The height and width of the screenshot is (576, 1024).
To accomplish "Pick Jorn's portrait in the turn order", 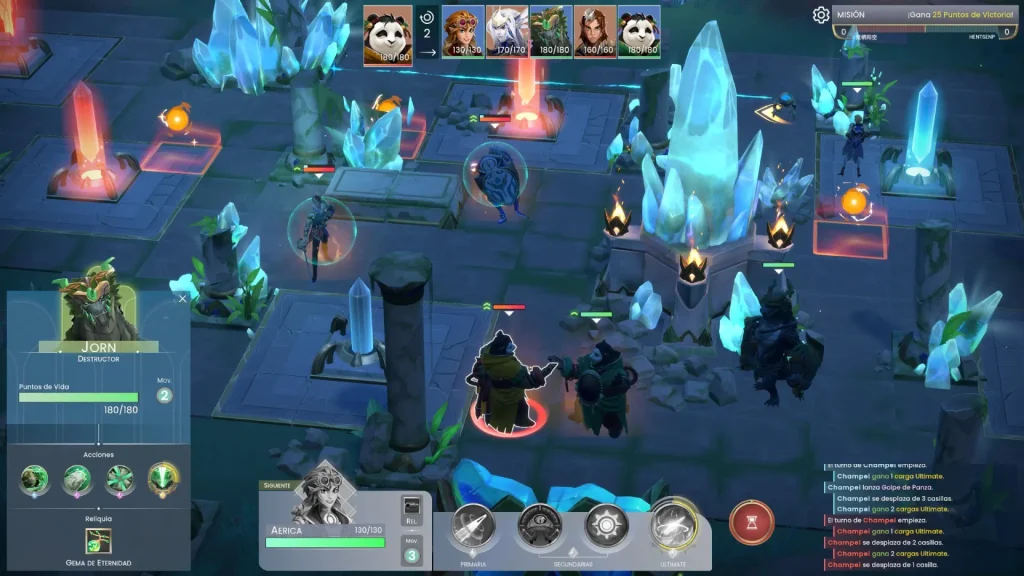I will (x=551, y=31).
